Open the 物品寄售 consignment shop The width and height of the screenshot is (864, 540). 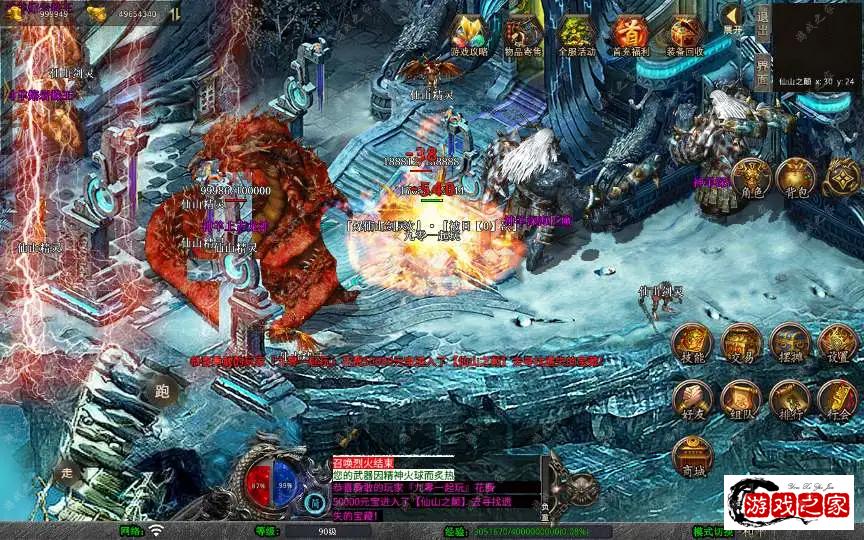523,35
